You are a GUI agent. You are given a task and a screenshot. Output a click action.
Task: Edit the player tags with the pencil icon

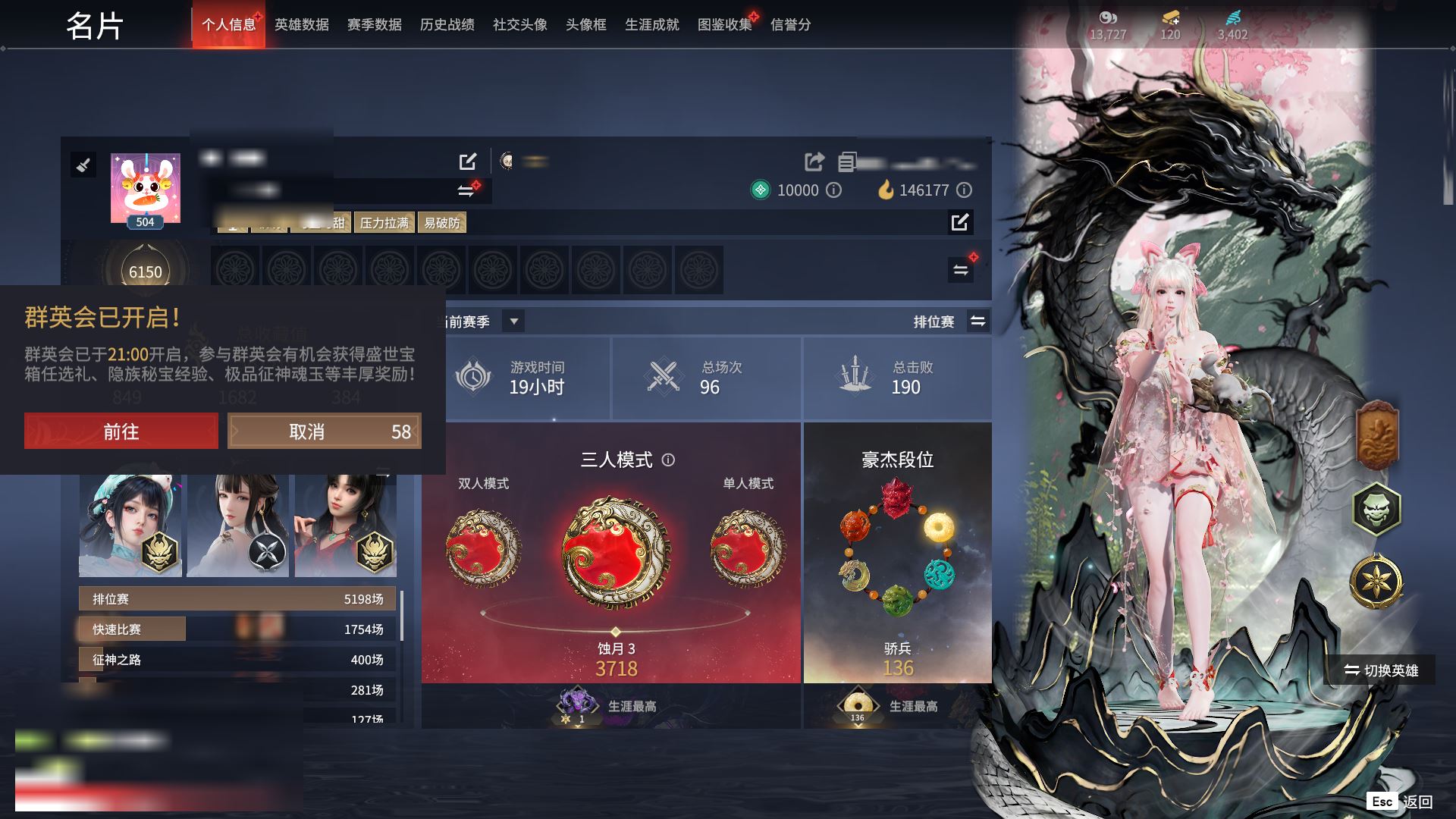pyautogui.click(x=960, y=222)
